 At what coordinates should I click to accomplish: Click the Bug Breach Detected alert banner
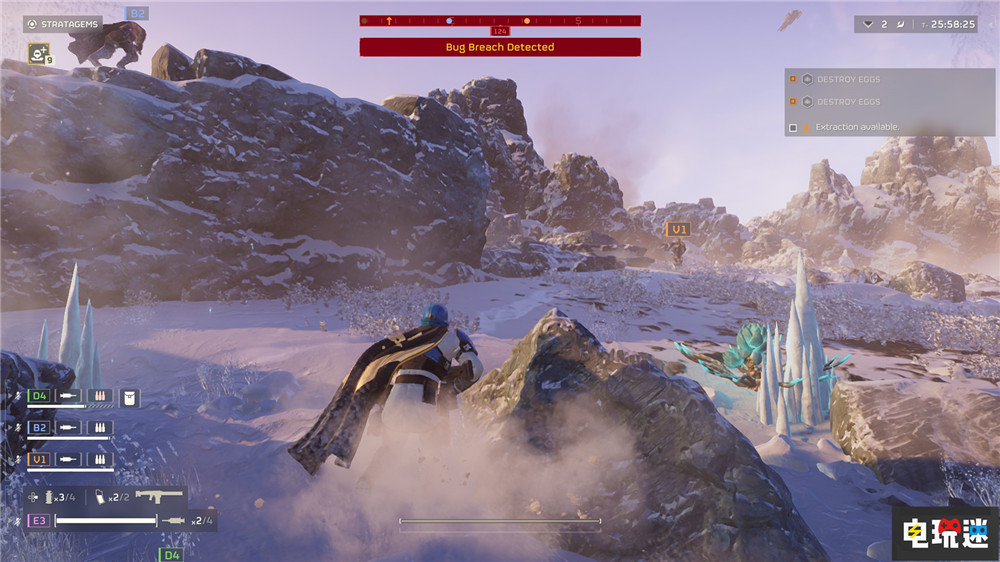pos(499,47)
